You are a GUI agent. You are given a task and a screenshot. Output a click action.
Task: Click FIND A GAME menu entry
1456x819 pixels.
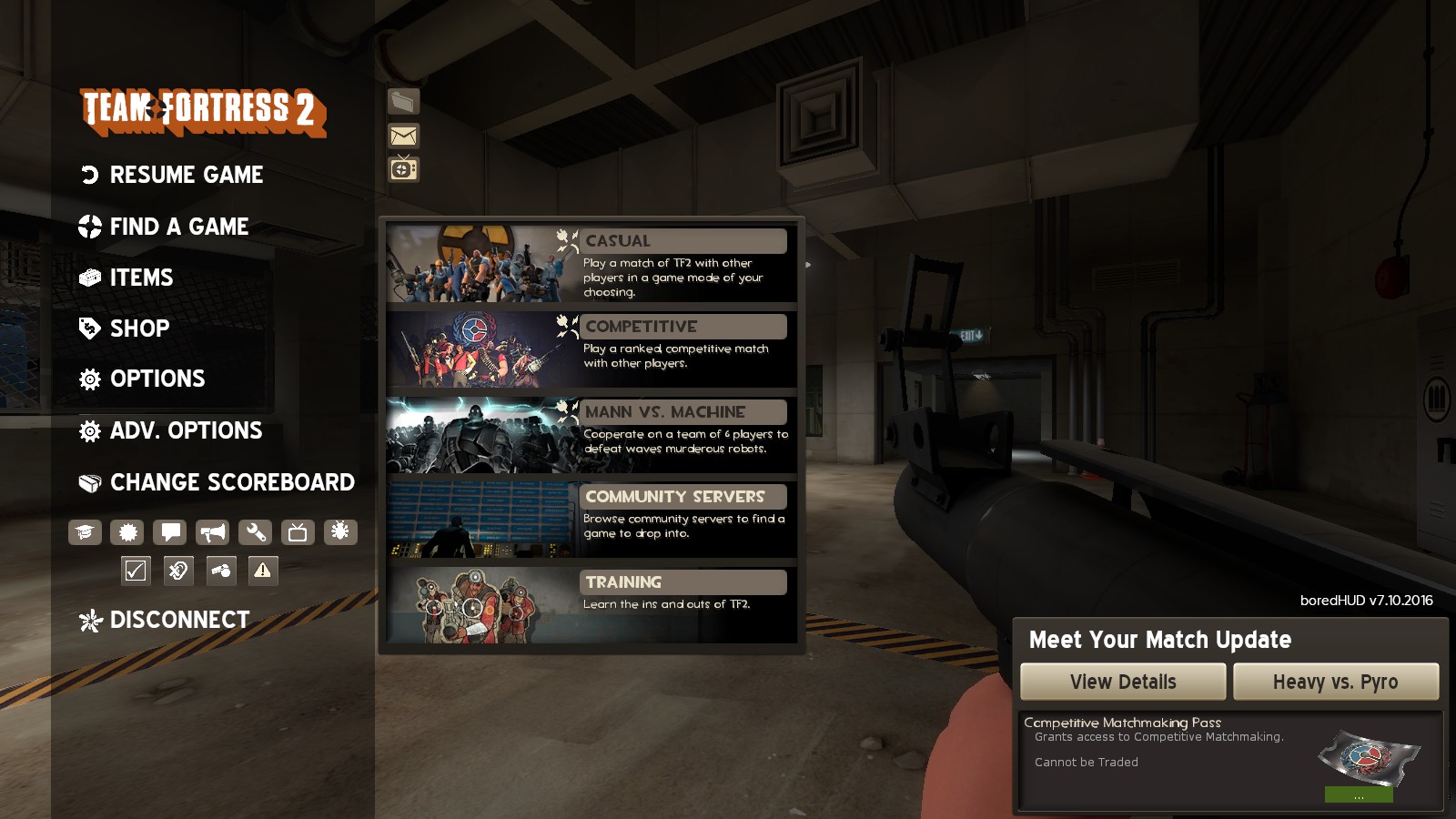pos(178,227)
